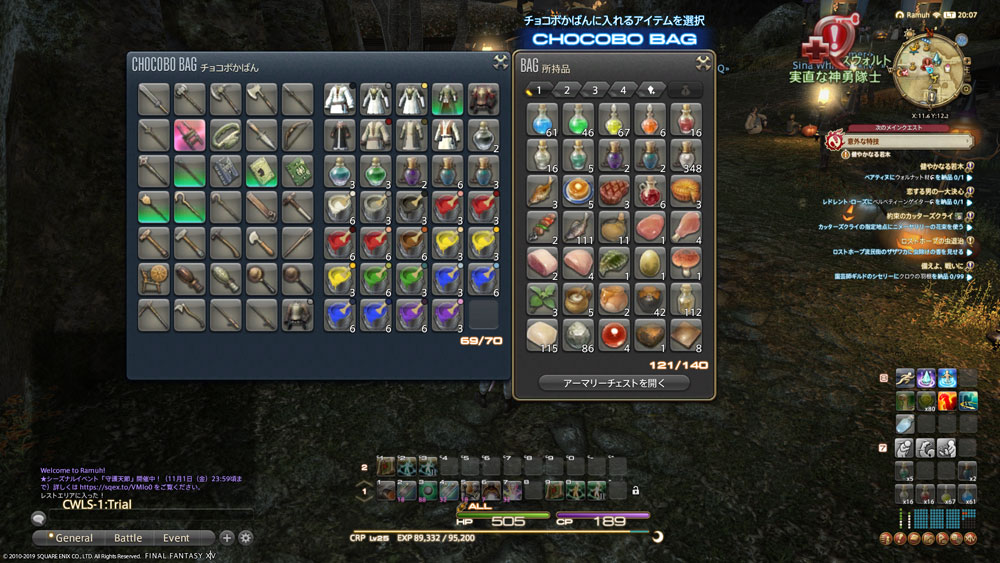Switch to the Battle chat tab
This screenshot has width=1000, height=563.
tap(128, 537)
